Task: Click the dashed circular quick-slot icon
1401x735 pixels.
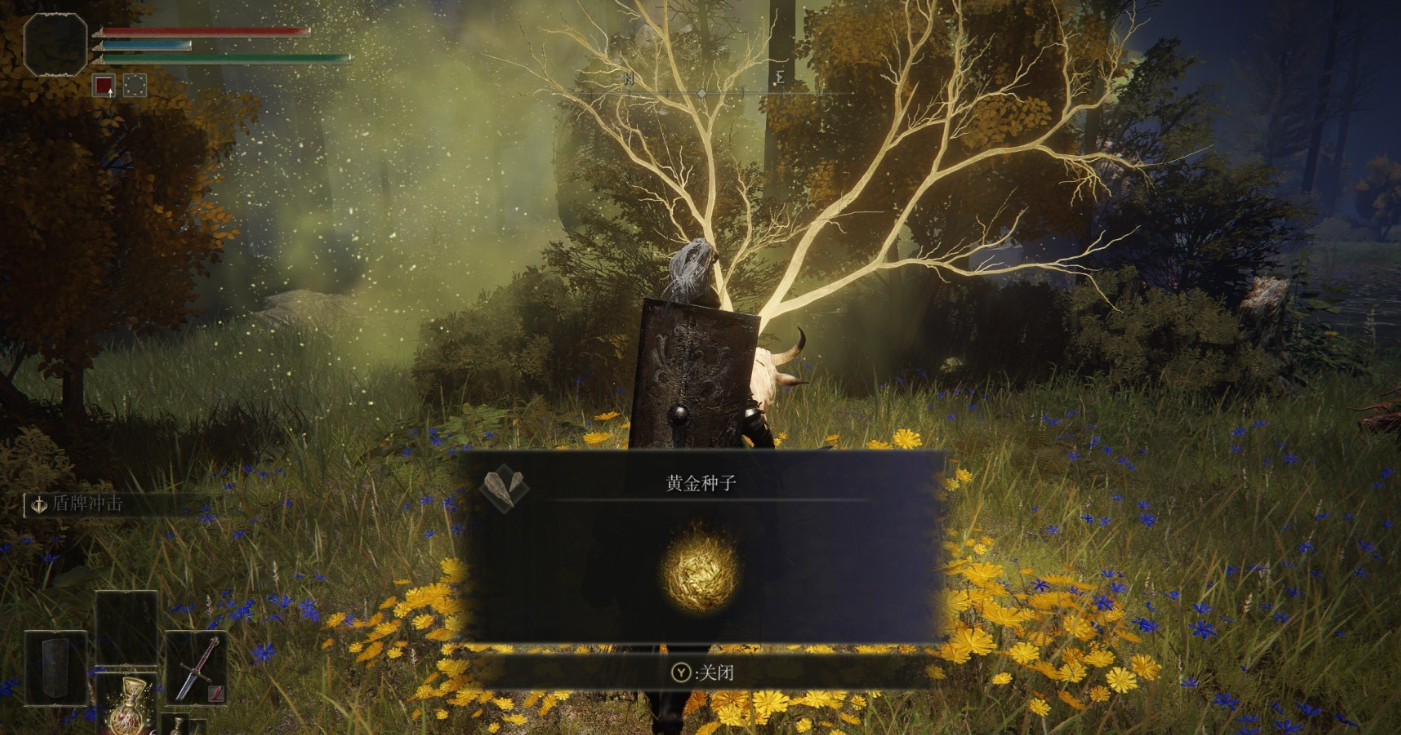Action: (x=134, y=85)
